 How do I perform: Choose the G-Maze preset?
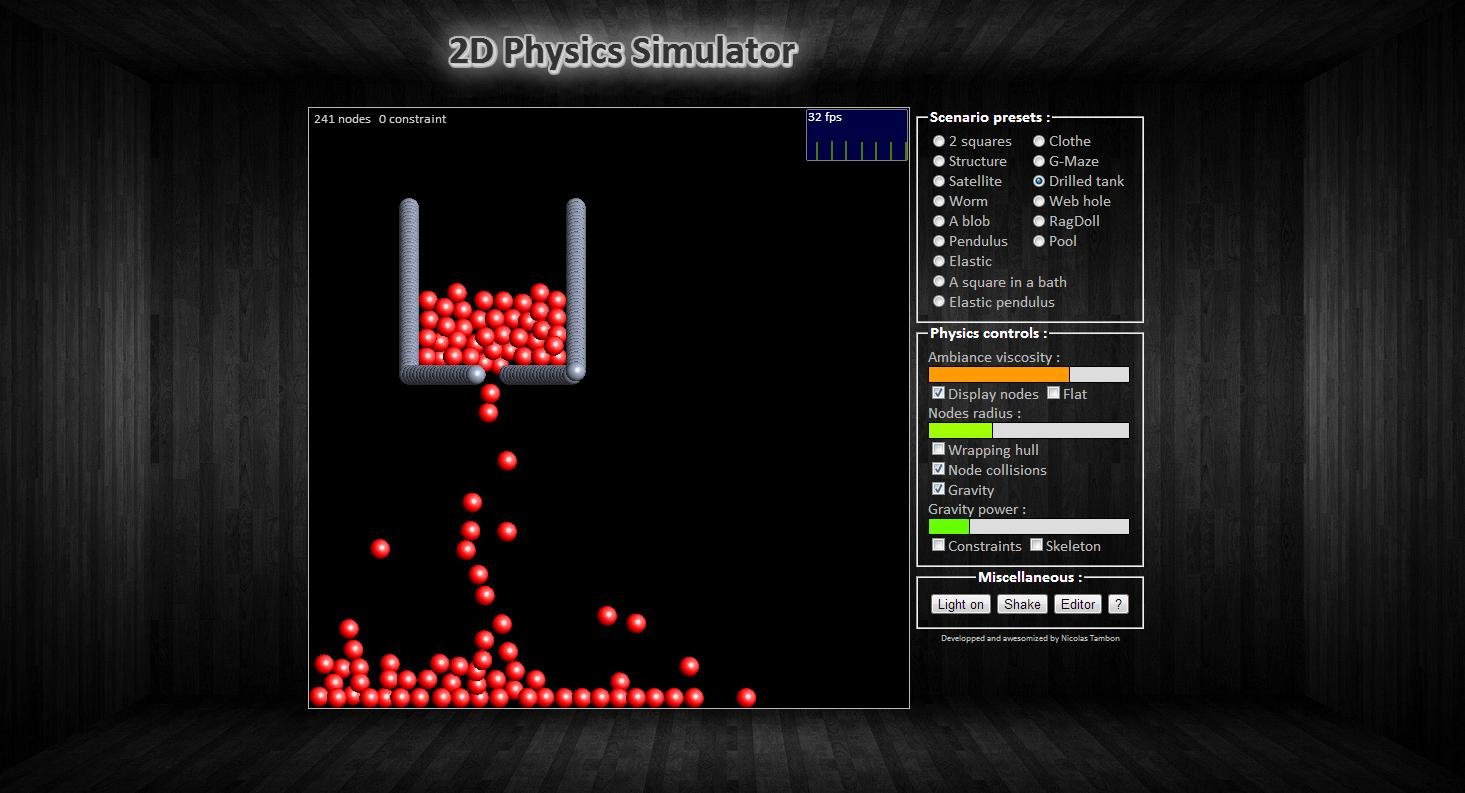click(1040, 161)
